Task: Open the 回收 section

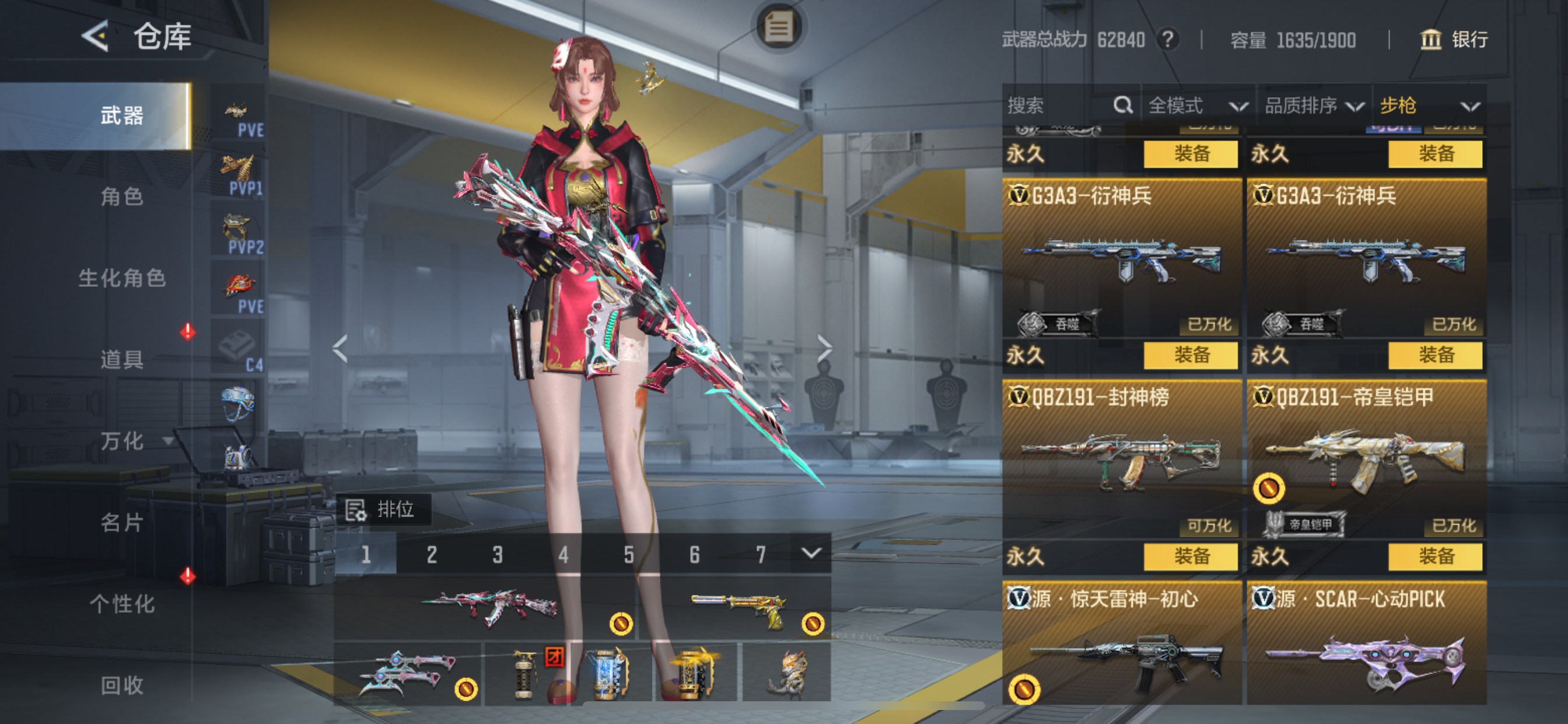Action: (122, 686)
